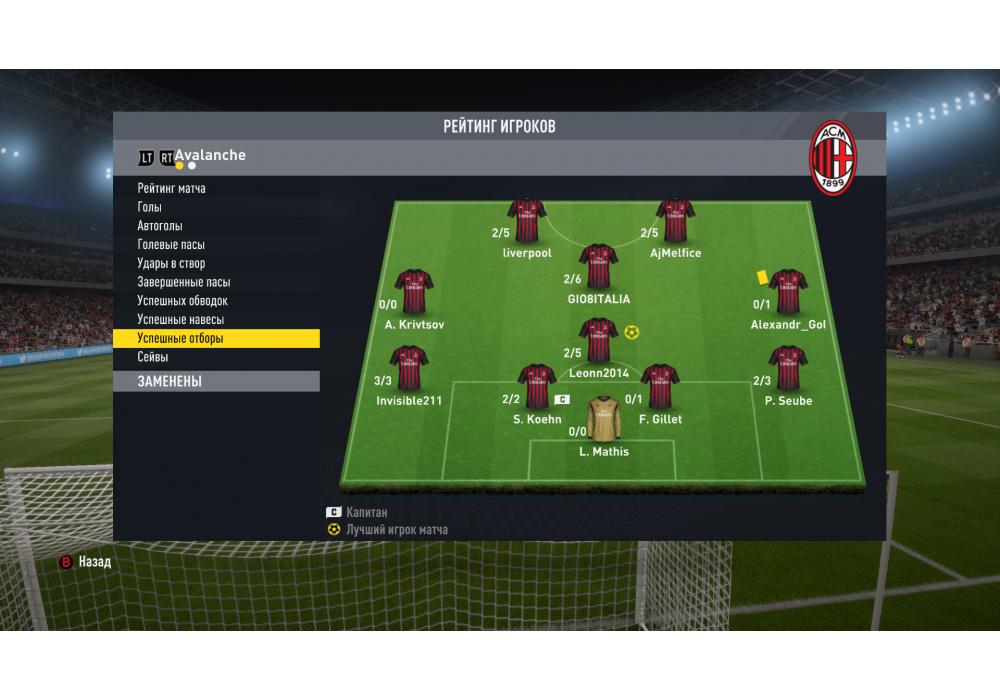The width and height of the screenshot is (1000, 700).
Task: Select Invisible211 on the pitch
Action: pos(408,367)
